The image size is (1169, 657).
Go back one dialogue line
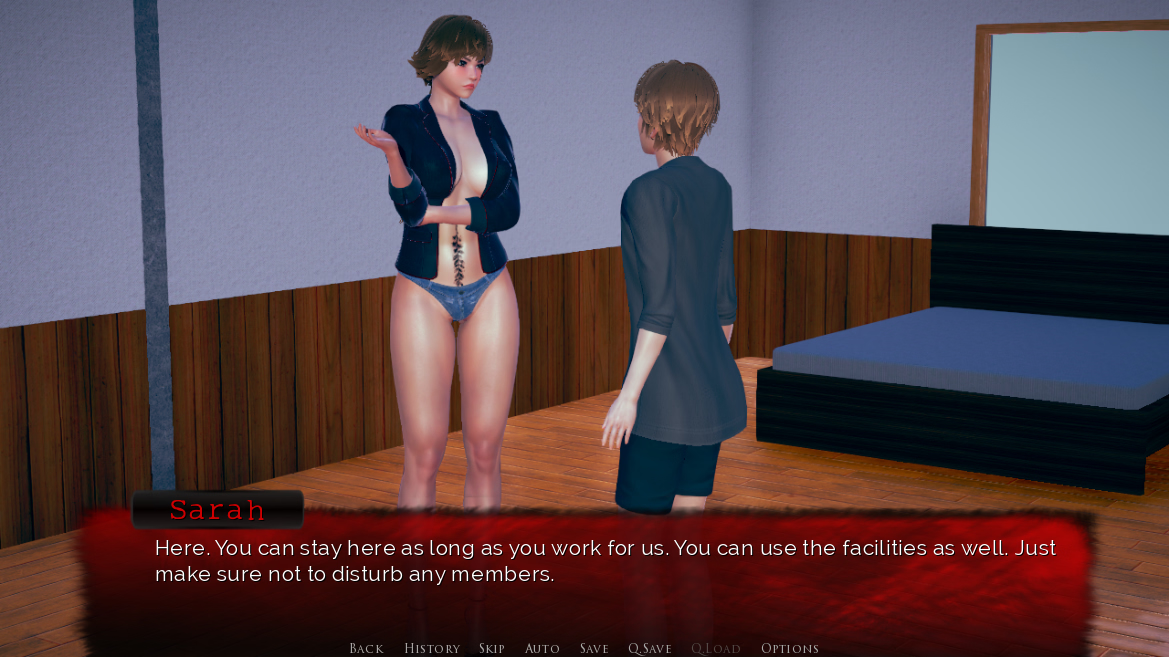pyautogui.click(x=366, y=648)
